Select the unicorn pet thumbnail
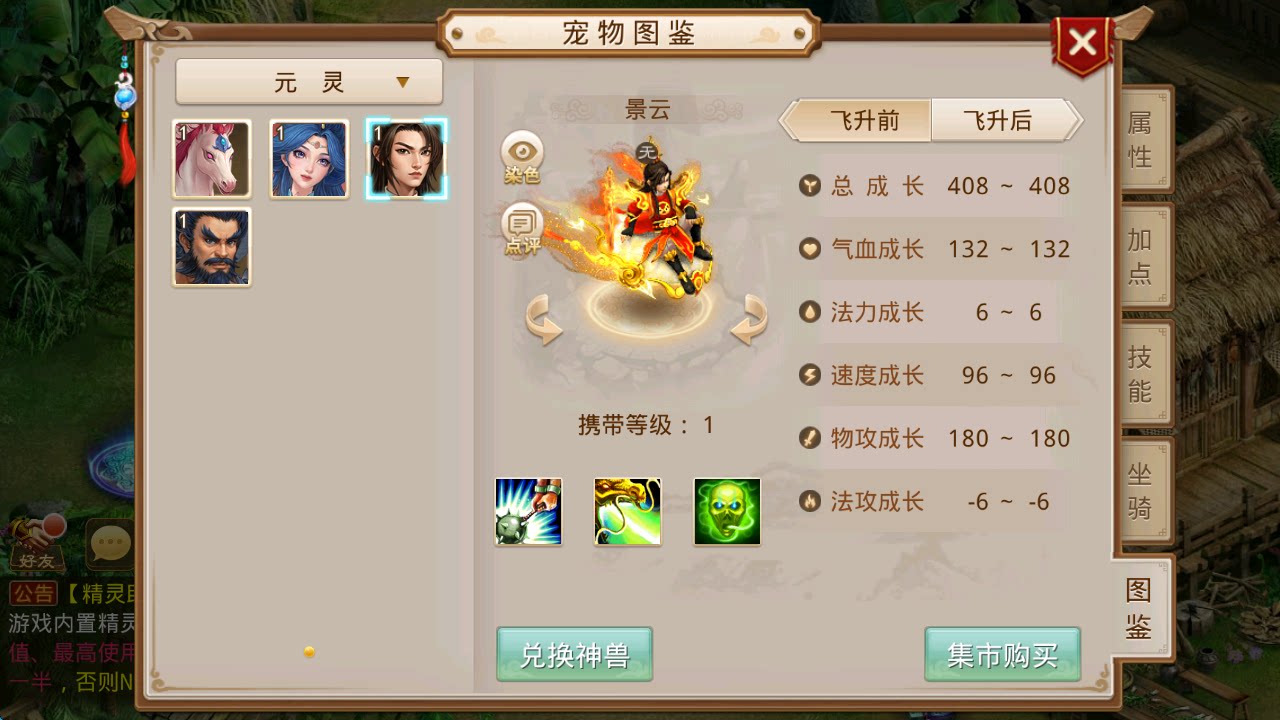Viewport: 1280px width, 720px height. point(210,157)
